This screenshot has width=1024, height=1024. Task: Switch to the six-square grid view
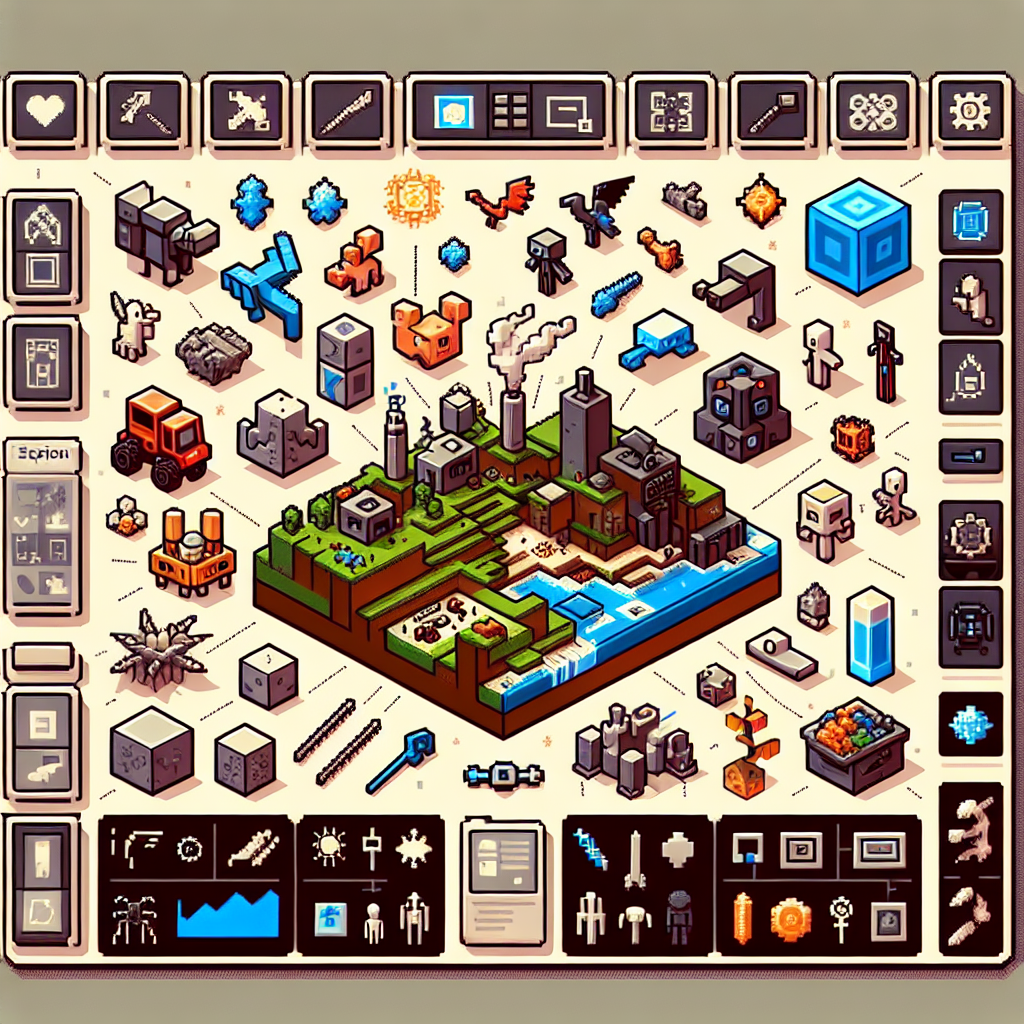coord(510,109)
